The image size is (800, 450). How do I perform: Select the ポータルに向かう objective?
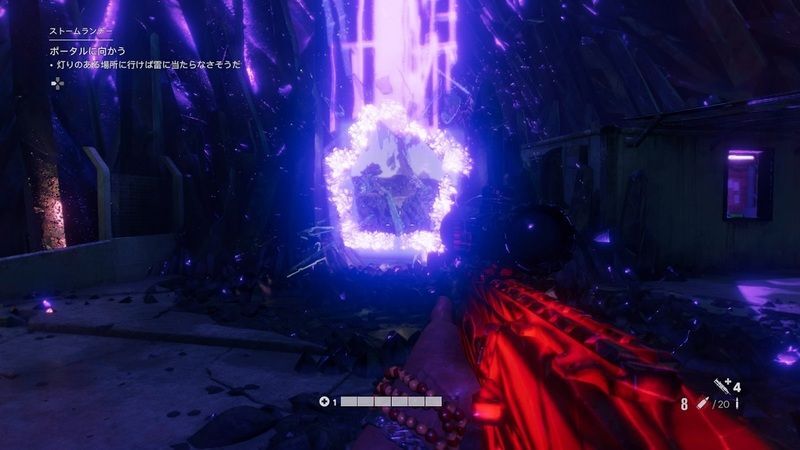tap(86, 49)
